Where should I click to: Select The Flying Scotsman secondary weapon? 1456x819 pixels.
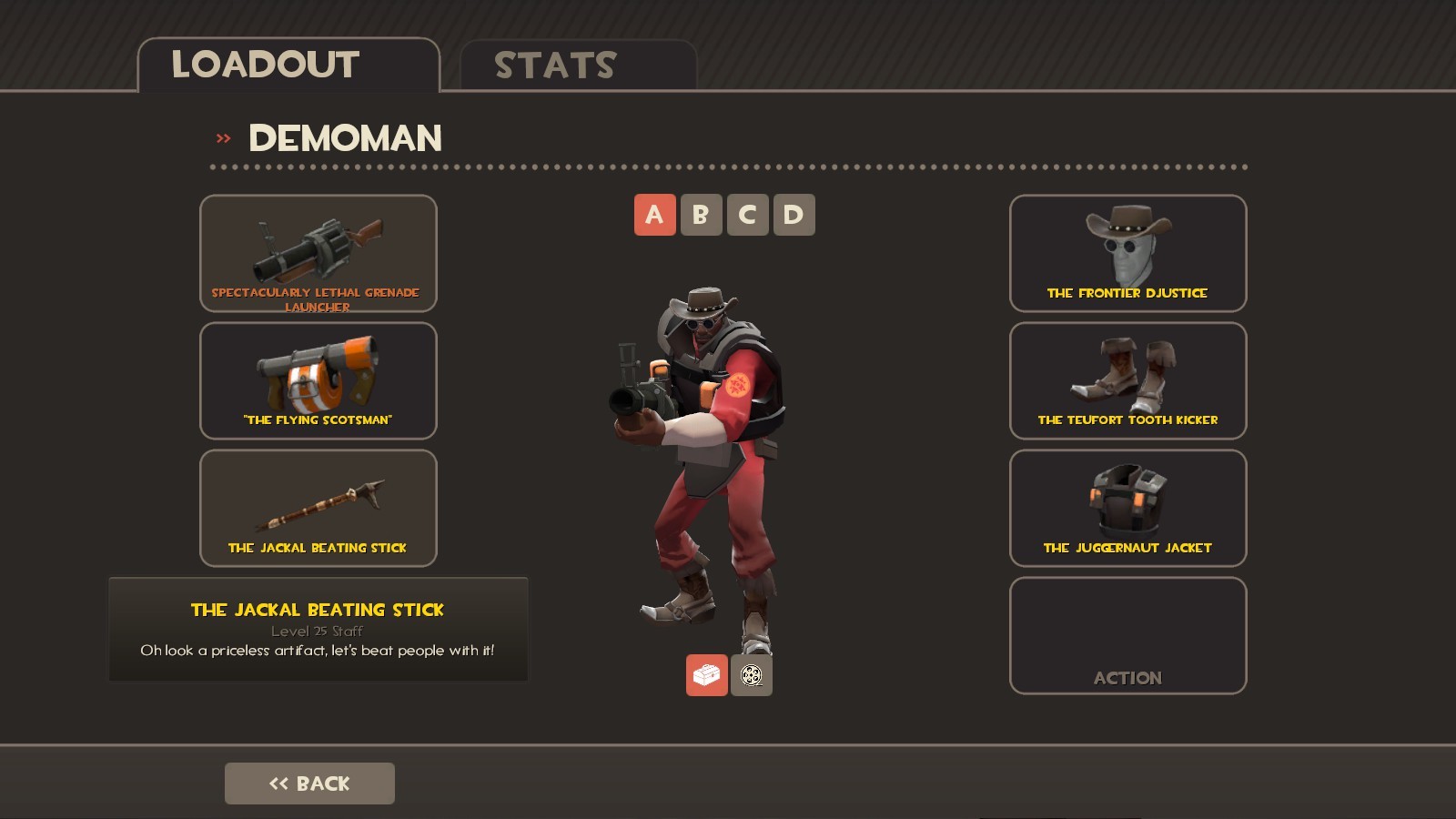318,381
